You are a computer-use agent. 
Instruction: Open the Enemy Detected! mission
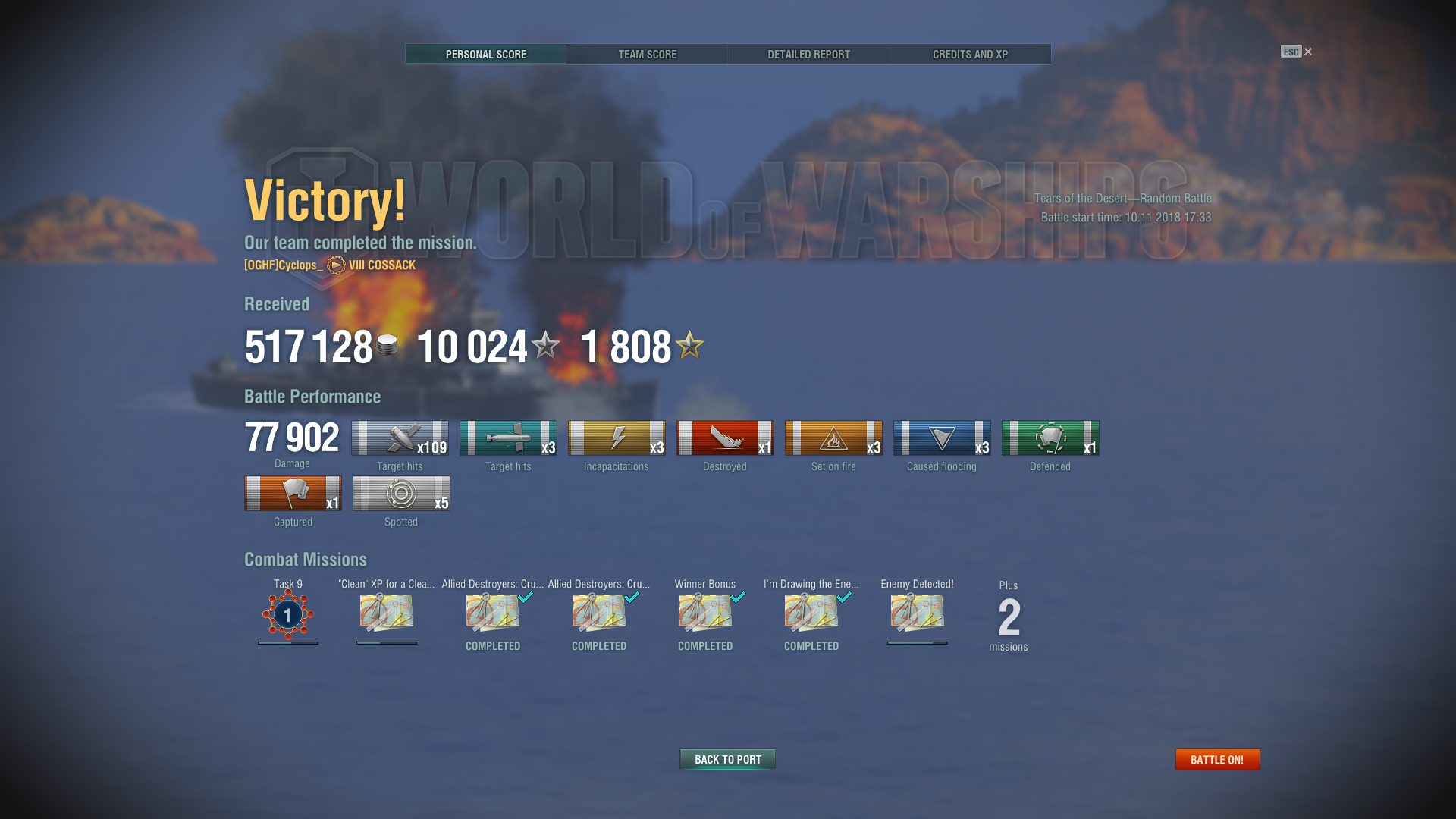tap(918, 613)
